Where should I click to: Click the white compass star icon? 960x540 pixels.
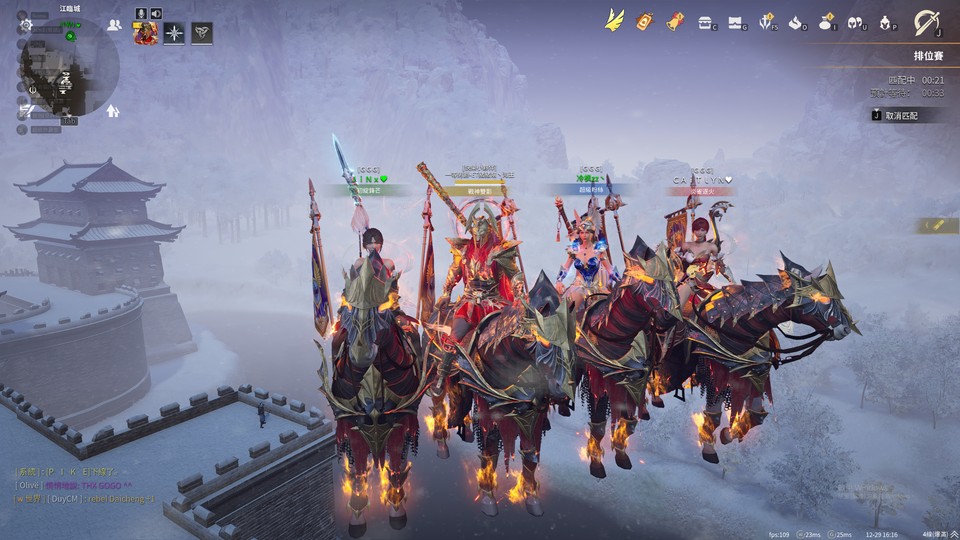[174, 34]
